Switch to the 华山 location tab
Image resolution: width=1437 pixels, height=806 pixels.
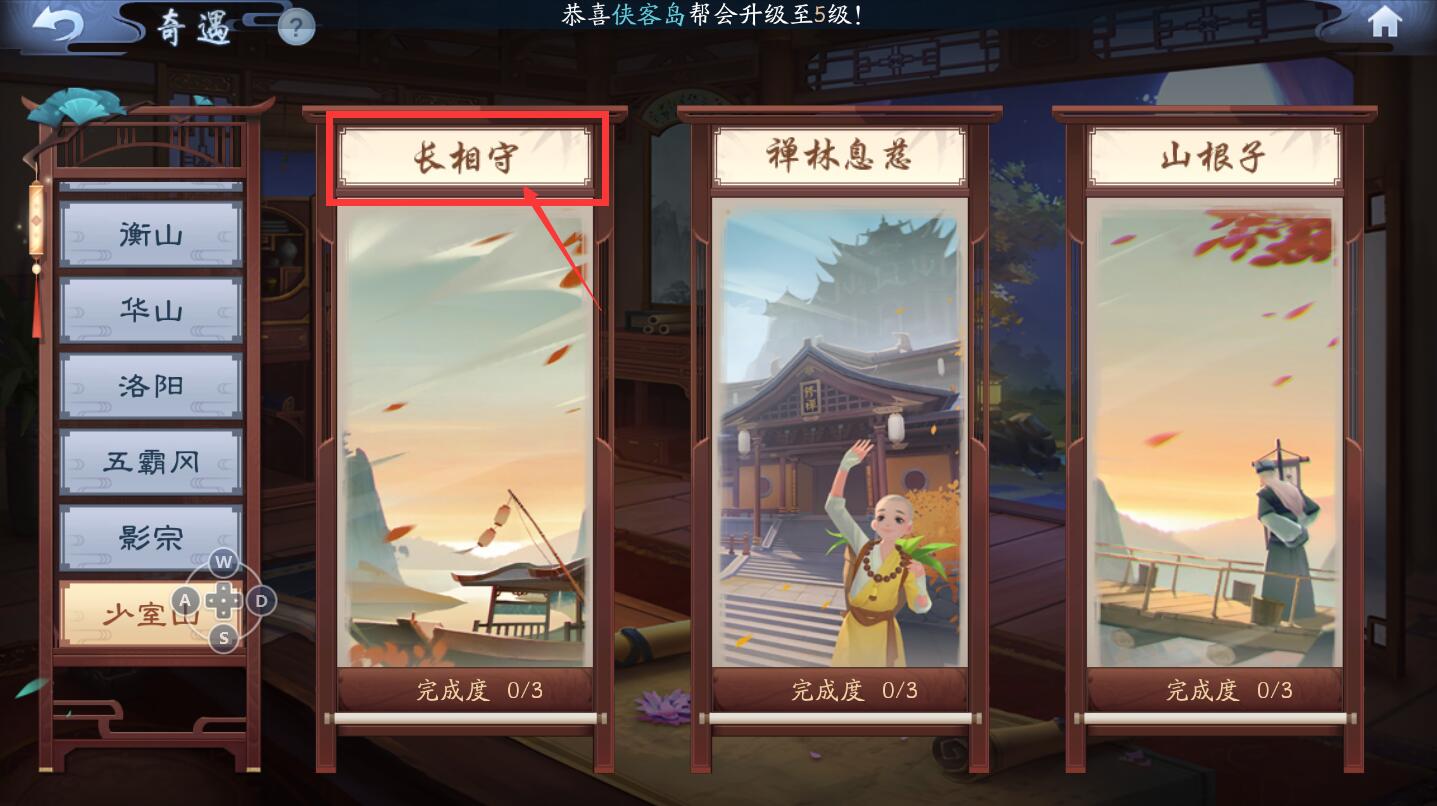150,310
